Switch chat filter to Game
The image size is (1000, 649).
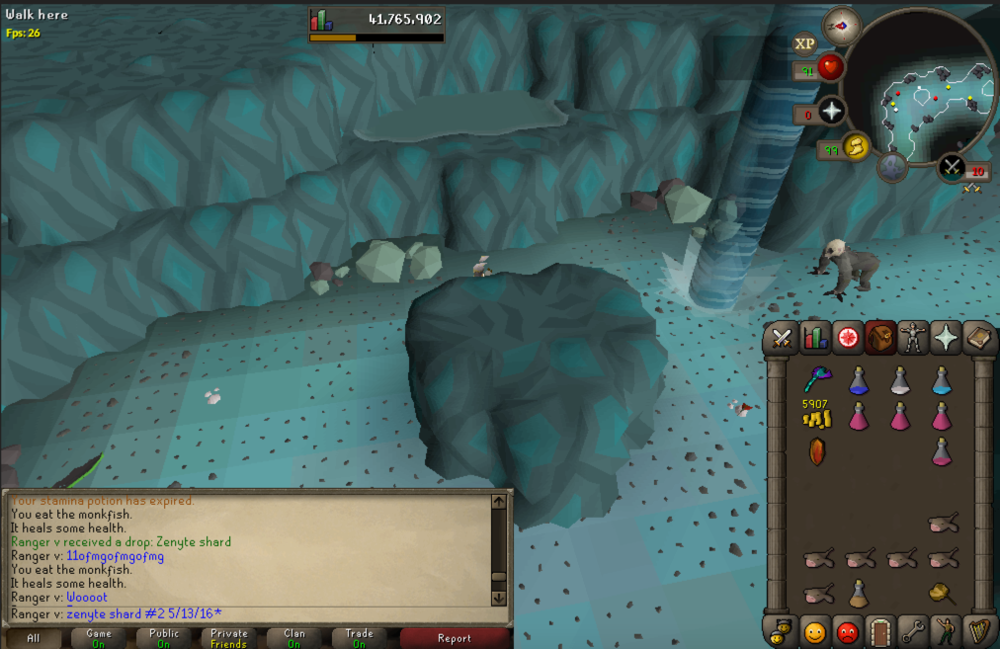pos(99,638)
